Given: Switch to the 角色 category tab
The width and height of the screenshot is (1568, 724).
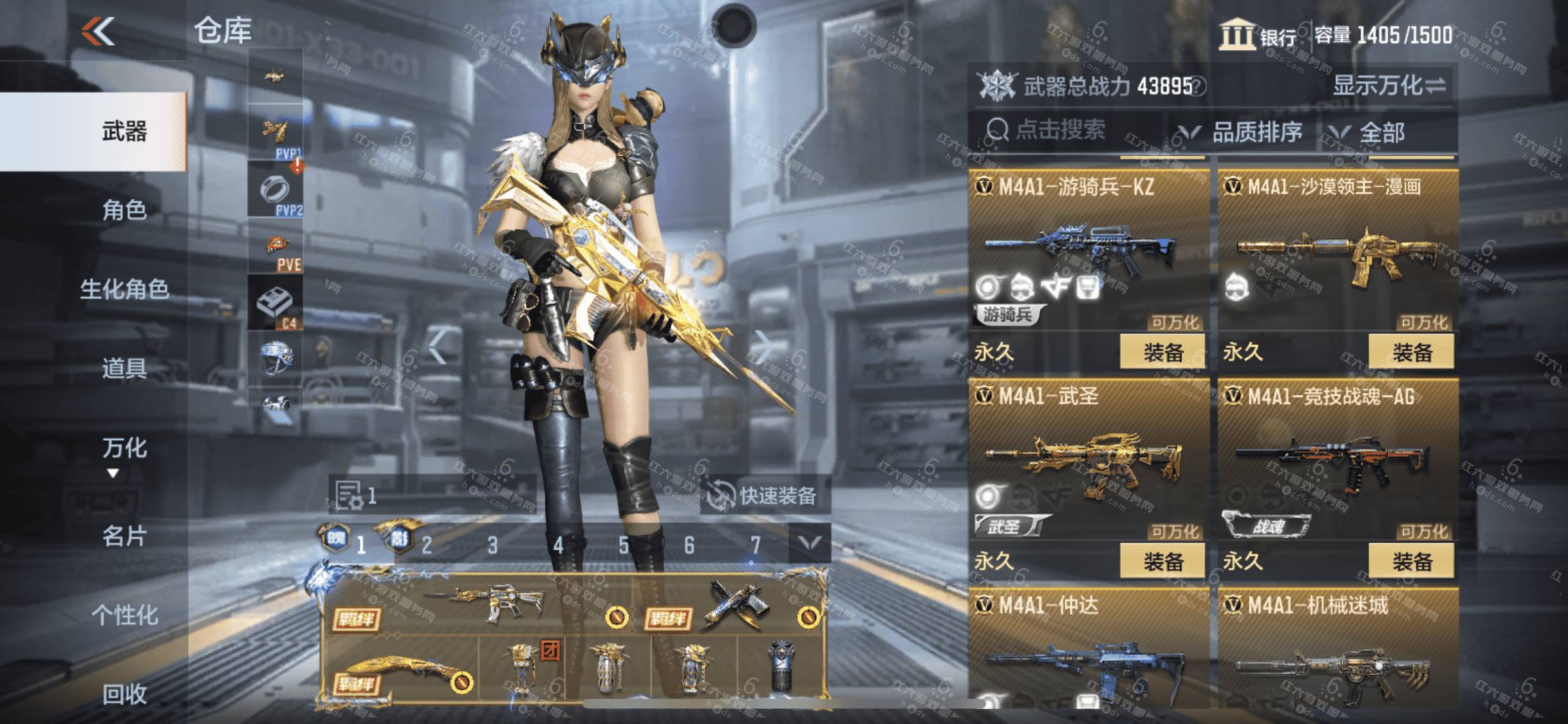Looking at the screenshot, I should click(124, 210).
